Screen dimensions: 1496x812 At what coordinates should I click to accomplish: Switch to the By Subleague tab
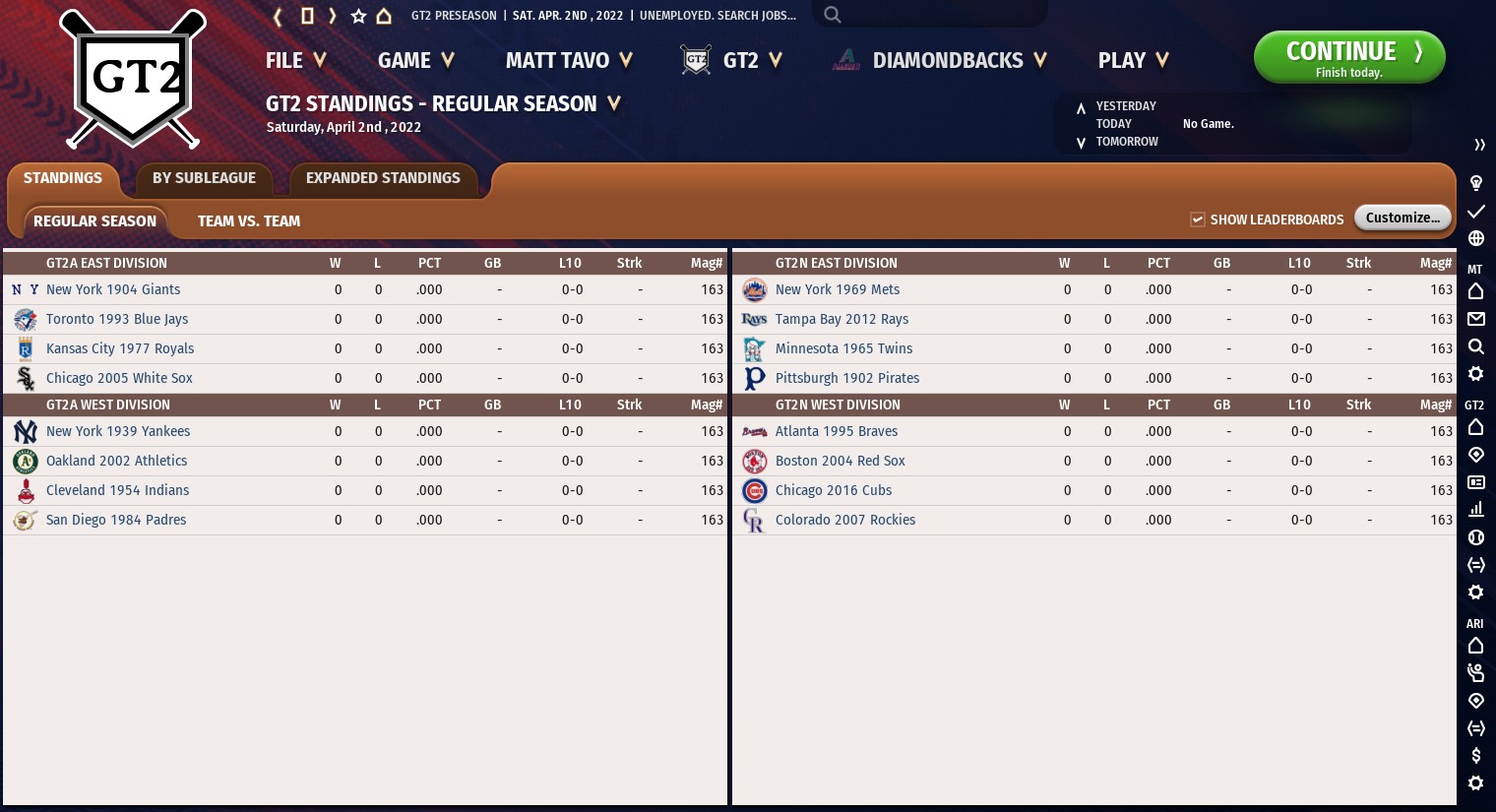[x=204, y=178]
